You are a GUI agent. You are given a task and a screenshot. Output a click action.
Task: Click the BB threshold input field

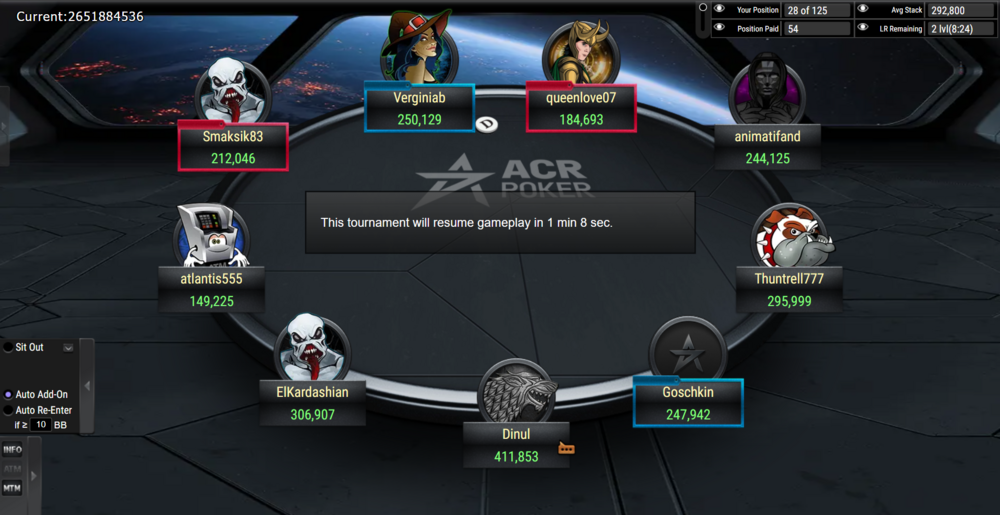[40, 425]
